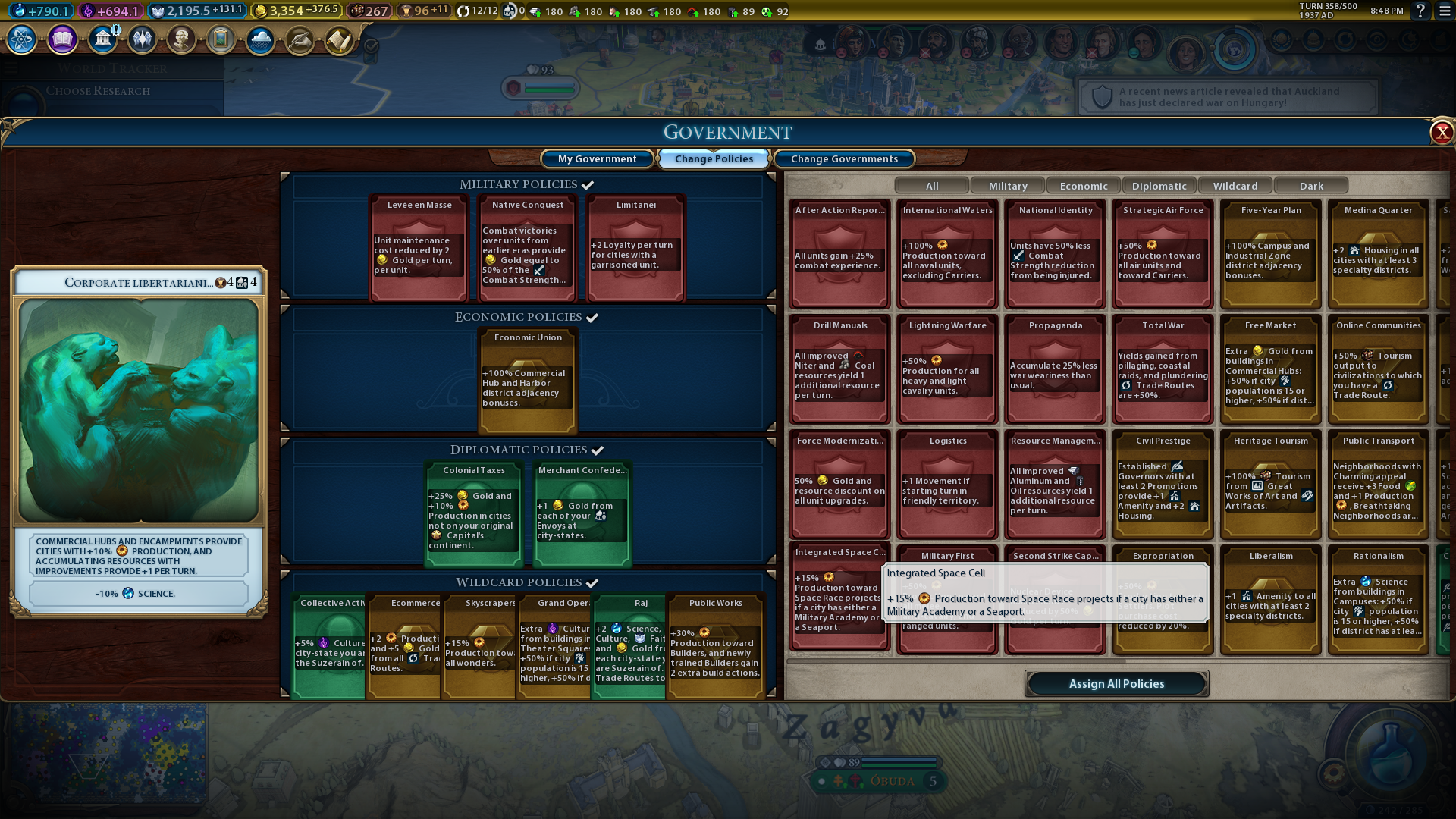1456x819 pixels.
Task: Select the slotted Economic Union card
Action: 529,379
